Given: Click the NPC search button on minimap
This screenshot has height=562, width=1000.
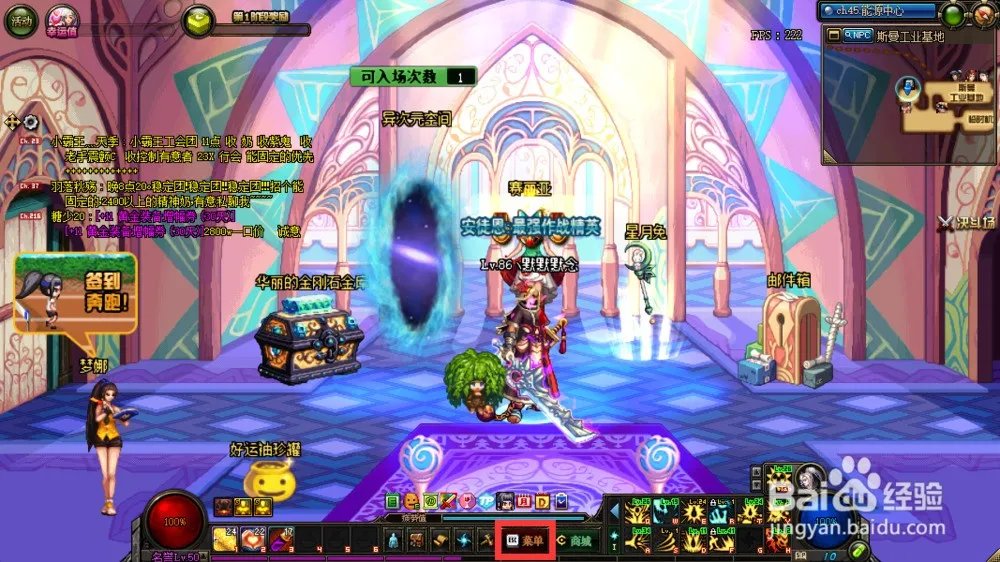Looking at the screenshot, I should point(859,34).
